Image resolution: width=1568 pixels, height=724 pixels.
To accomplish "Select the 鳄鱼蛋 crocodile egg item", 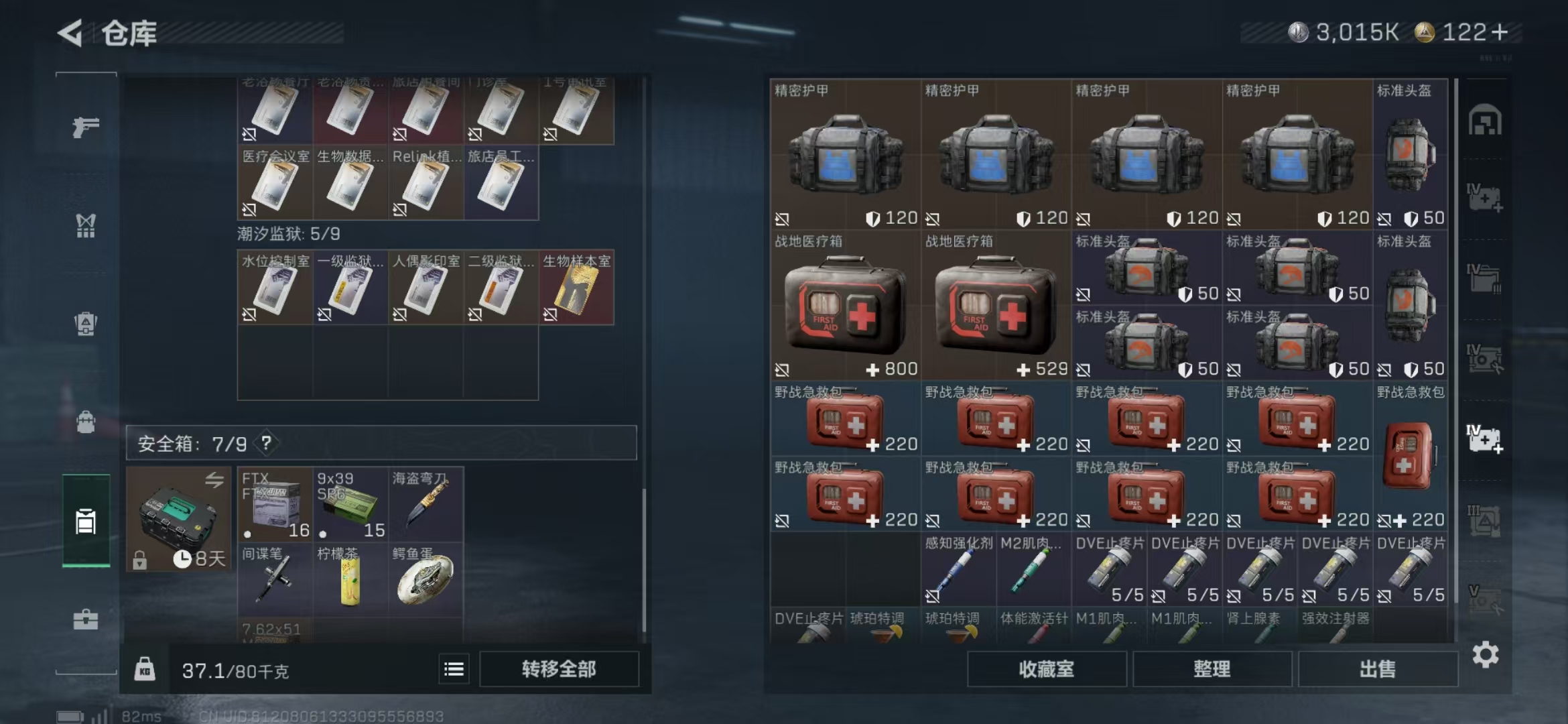I will tap(426, 580).
